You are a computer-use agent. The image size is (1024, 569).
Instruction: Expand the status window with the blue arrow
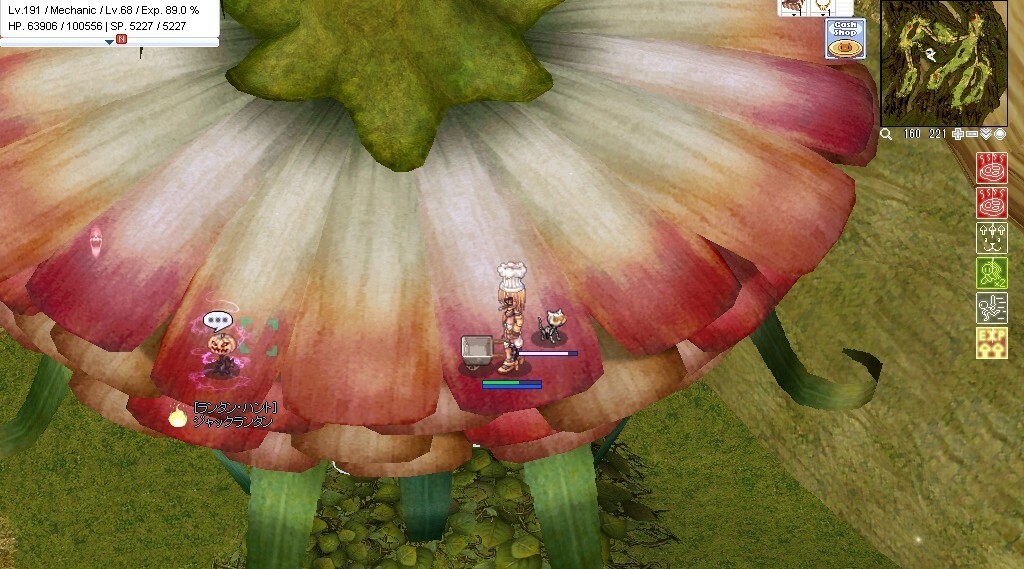(x=109, y=42)
